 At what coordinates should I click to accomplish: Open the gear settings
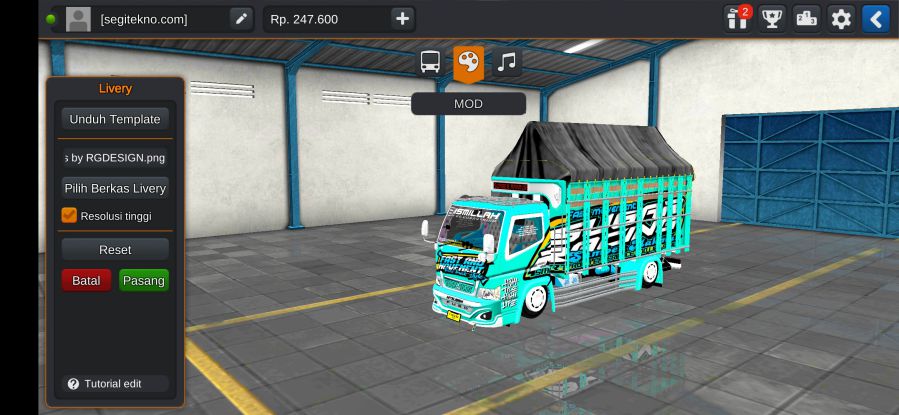[841, 19]
